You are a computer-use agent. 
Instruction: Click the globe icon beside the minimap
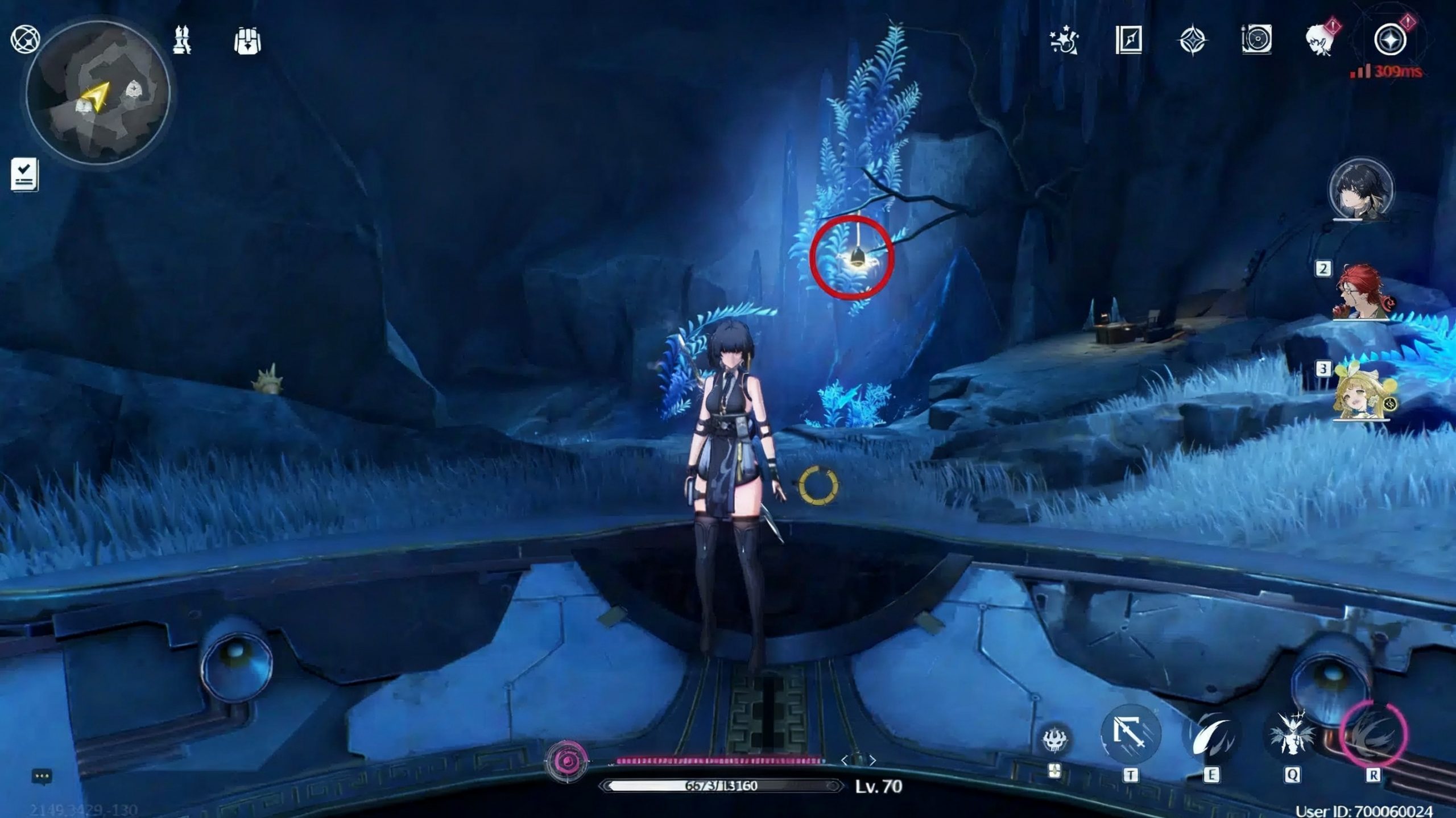tap(25, 40)
